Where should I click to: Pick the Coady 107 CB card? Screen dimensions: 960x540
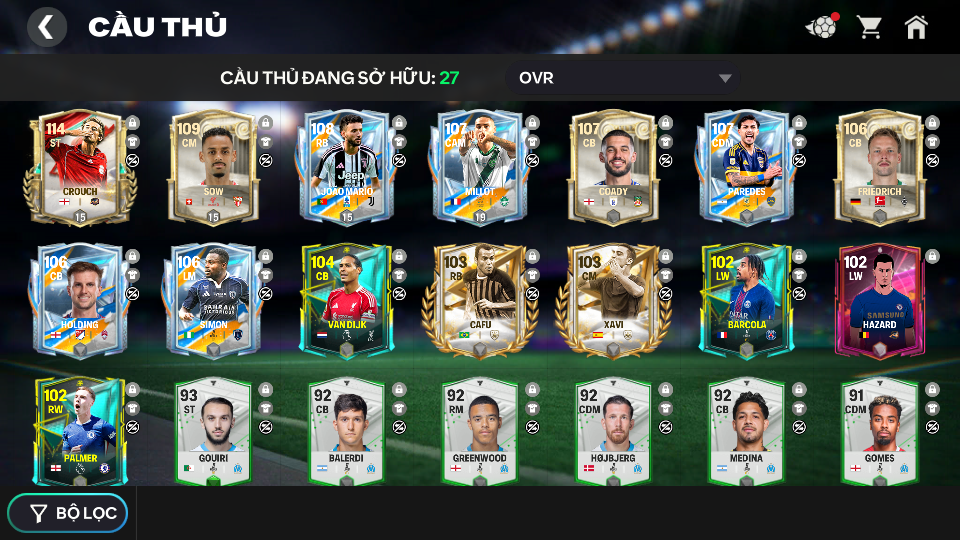(x=612, y=167)
